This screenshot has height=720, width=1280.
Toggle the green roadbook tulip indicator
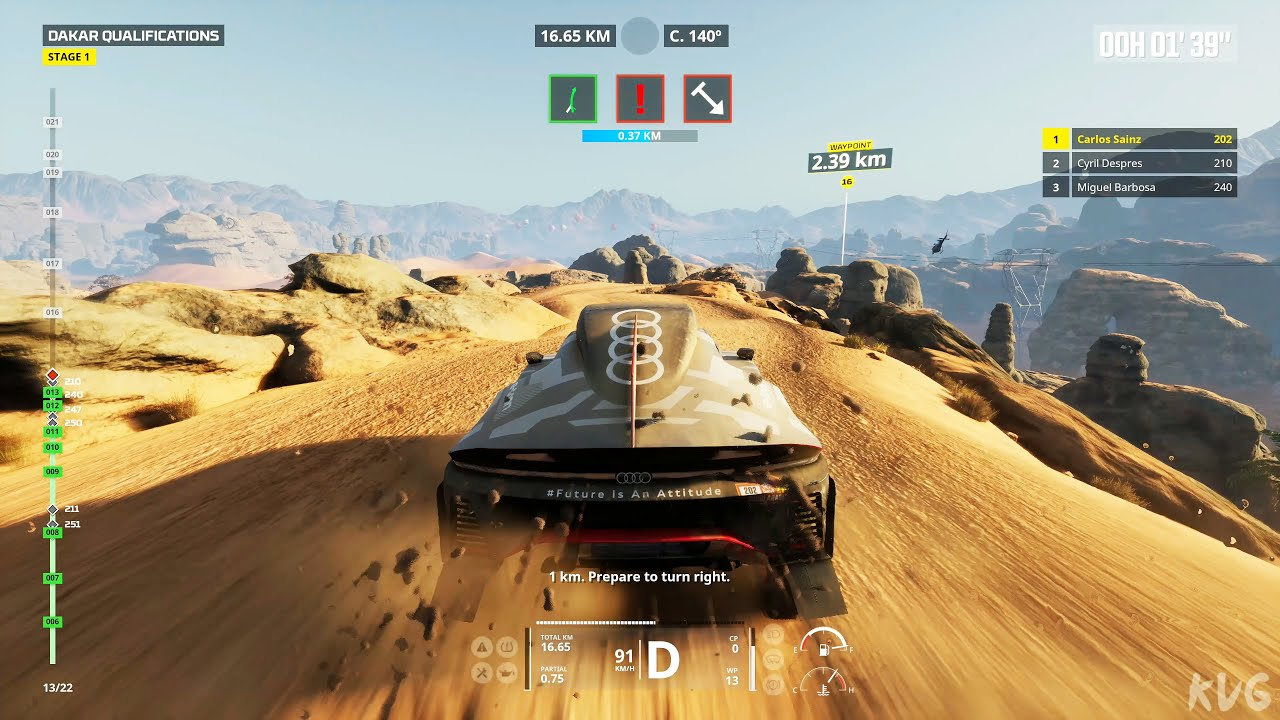572,98
